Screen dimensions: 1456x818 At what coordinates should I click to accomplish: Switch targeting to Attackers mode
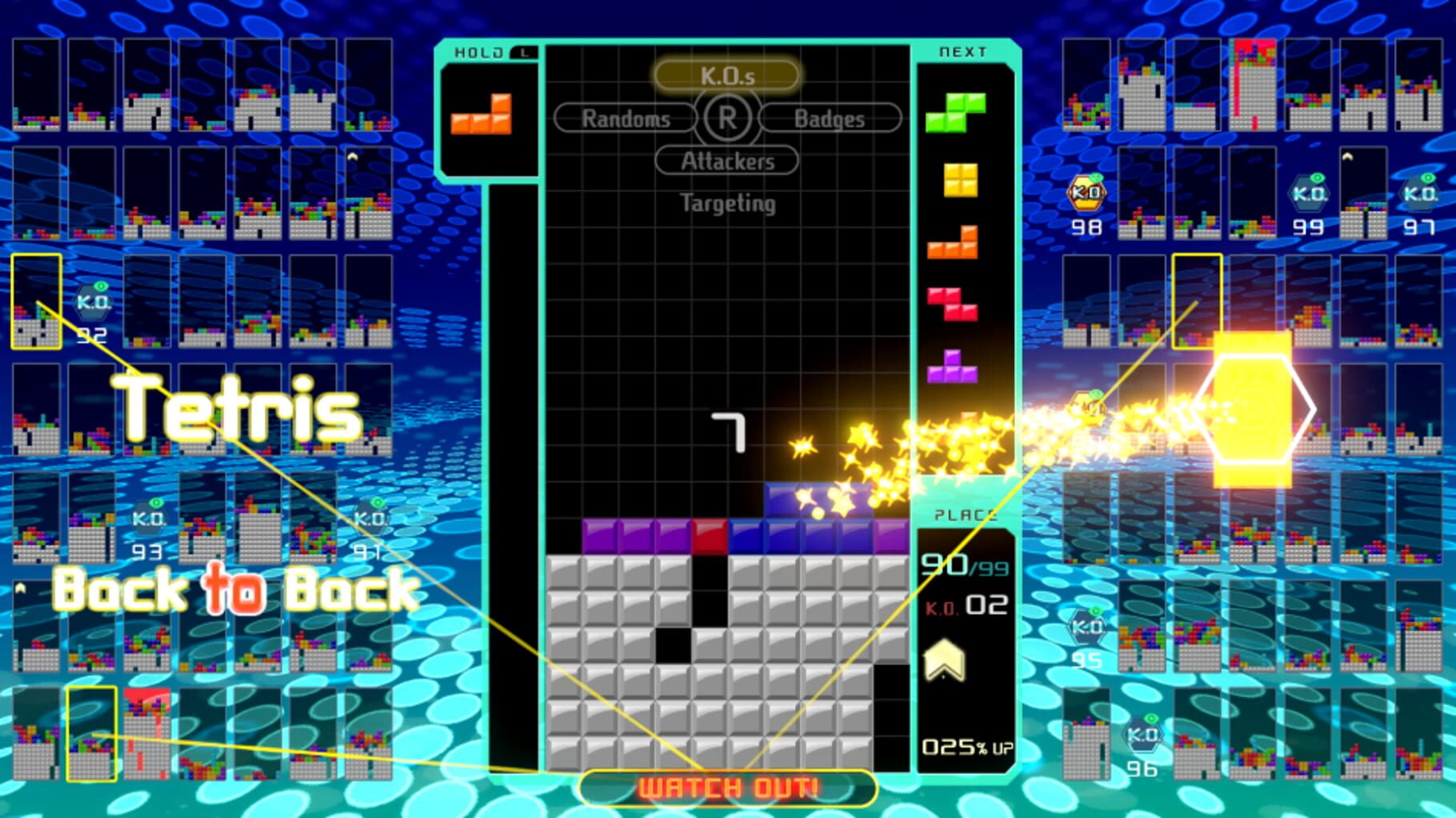tap(726, 161)
